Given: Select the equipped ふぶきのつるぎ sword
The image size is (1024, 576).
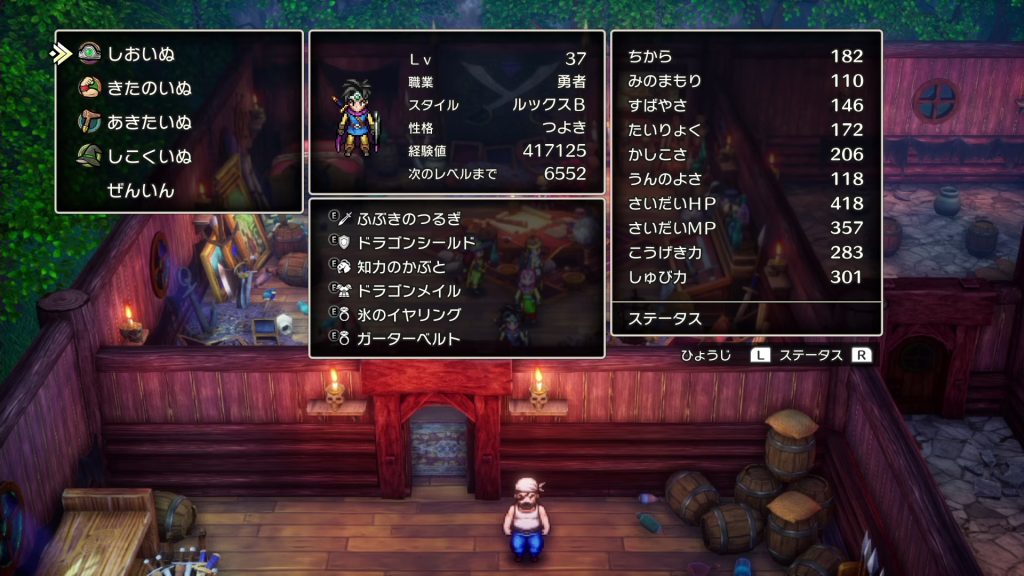Looking at the screenshot, I should [408, 218].
